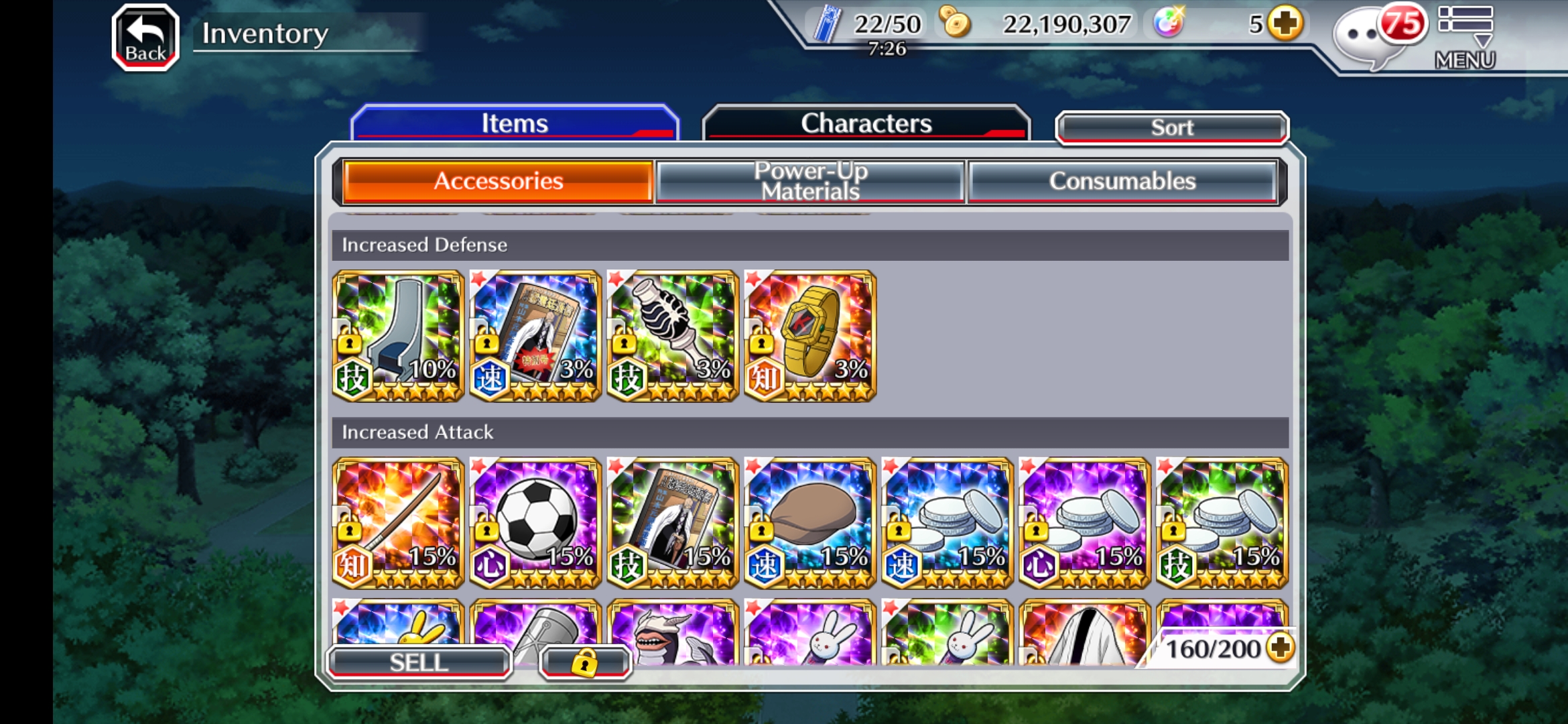Choose the soccer ball attack accessory

[x=535, y=524]
